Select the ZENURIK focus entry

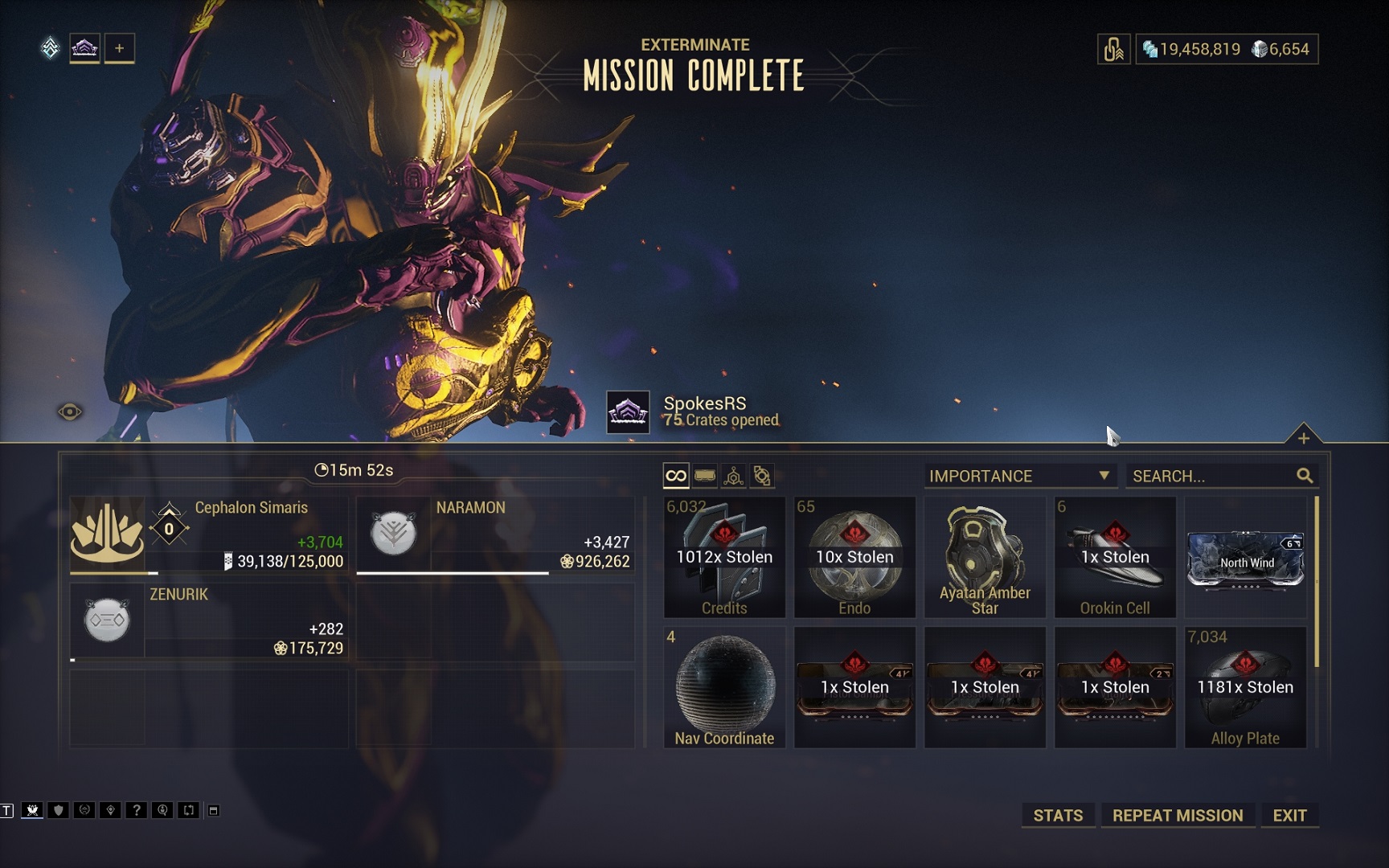(x=209, y=621)
